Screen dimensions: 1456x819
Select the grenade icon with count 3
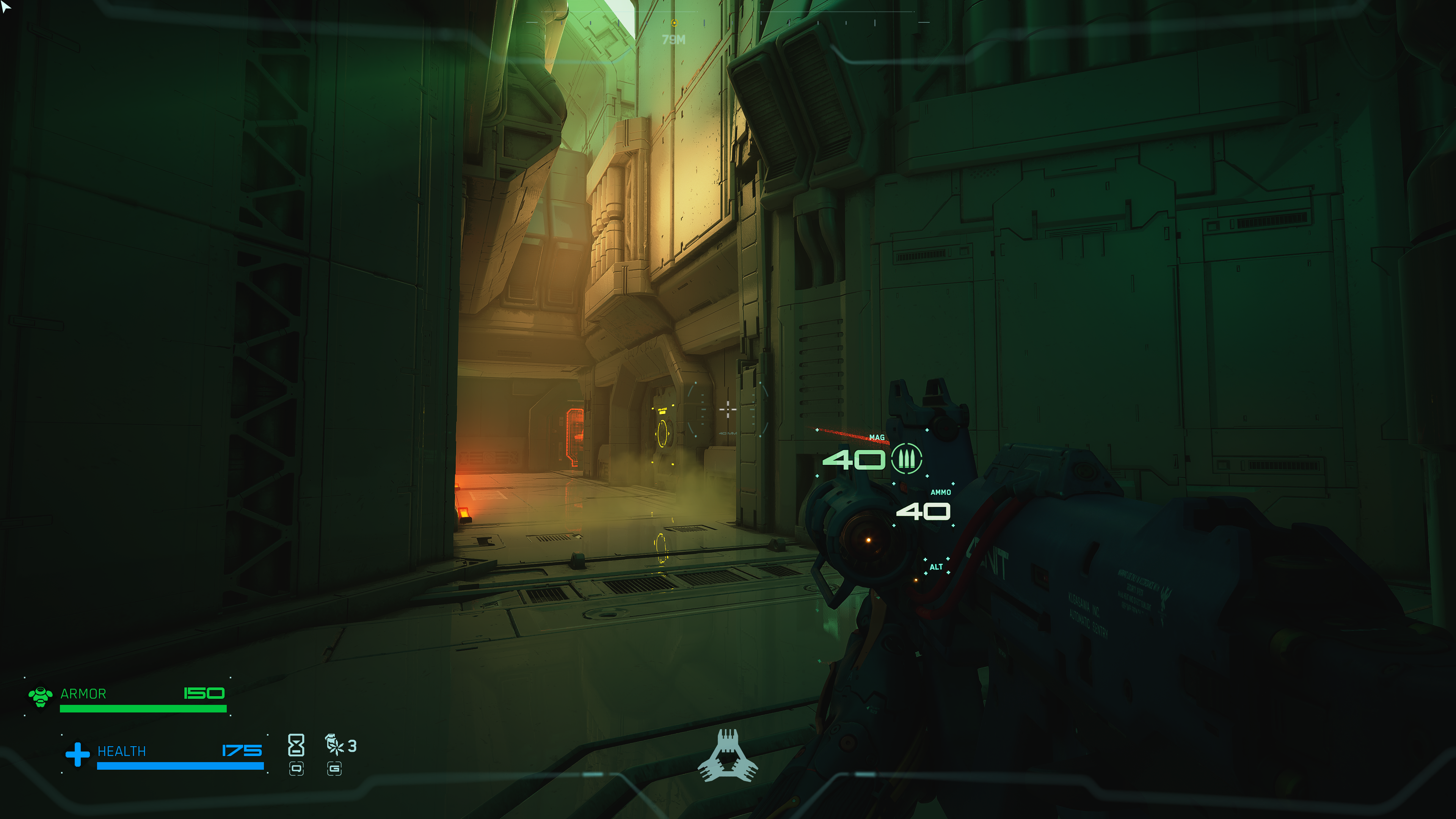tap(334, 745)
